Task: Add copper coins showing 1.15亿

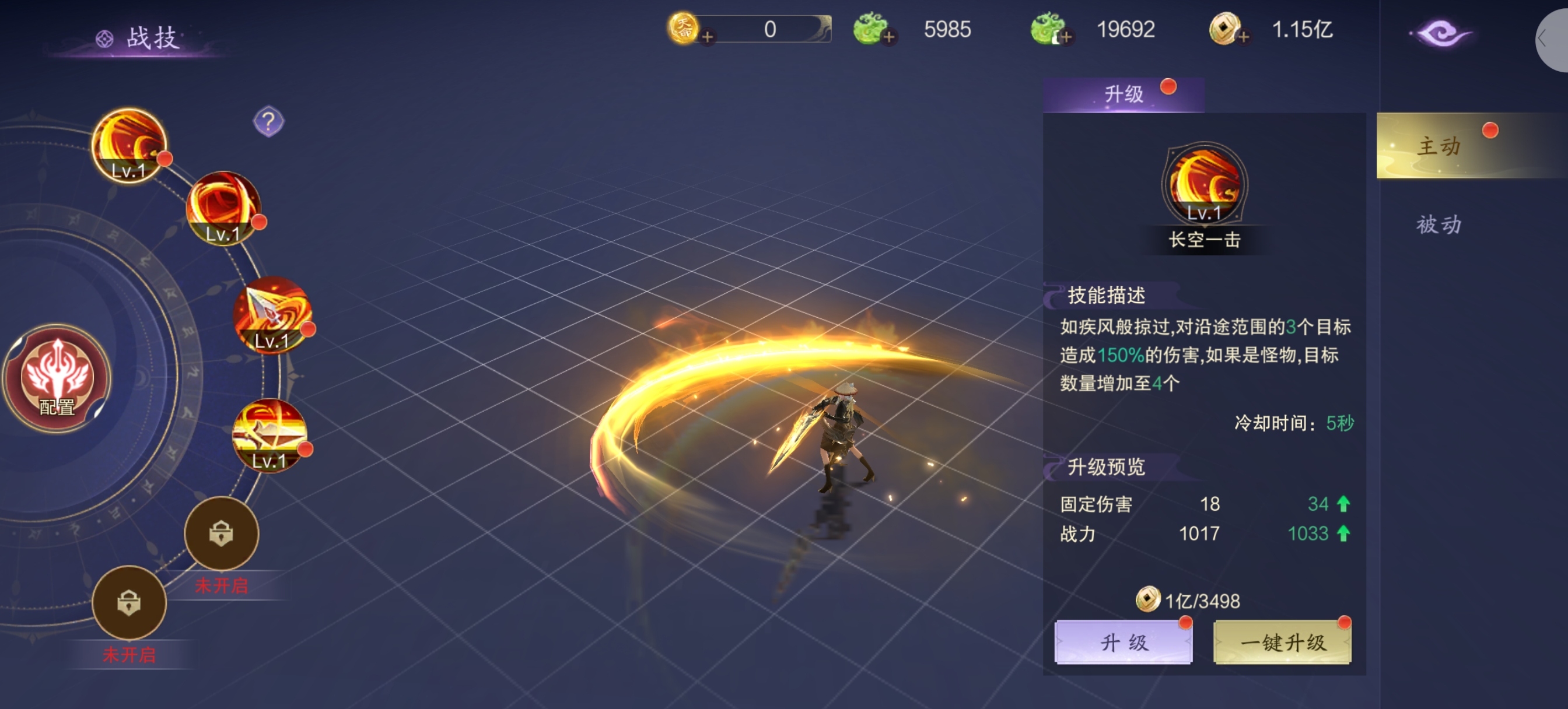Action: click(x=1244, y=37)
